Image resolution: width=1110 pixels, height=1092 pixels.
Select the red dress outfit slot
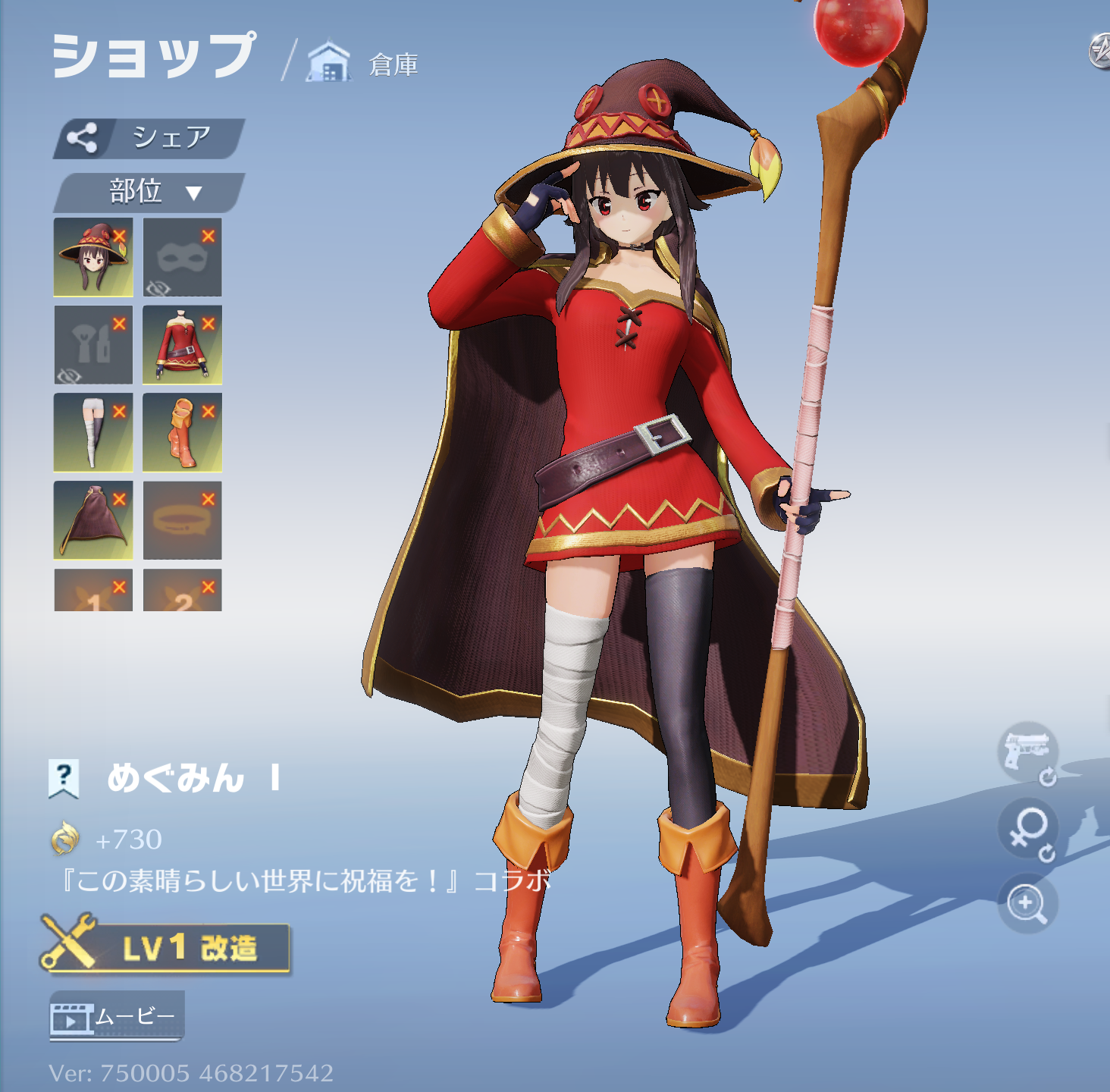tap(182, 345)
